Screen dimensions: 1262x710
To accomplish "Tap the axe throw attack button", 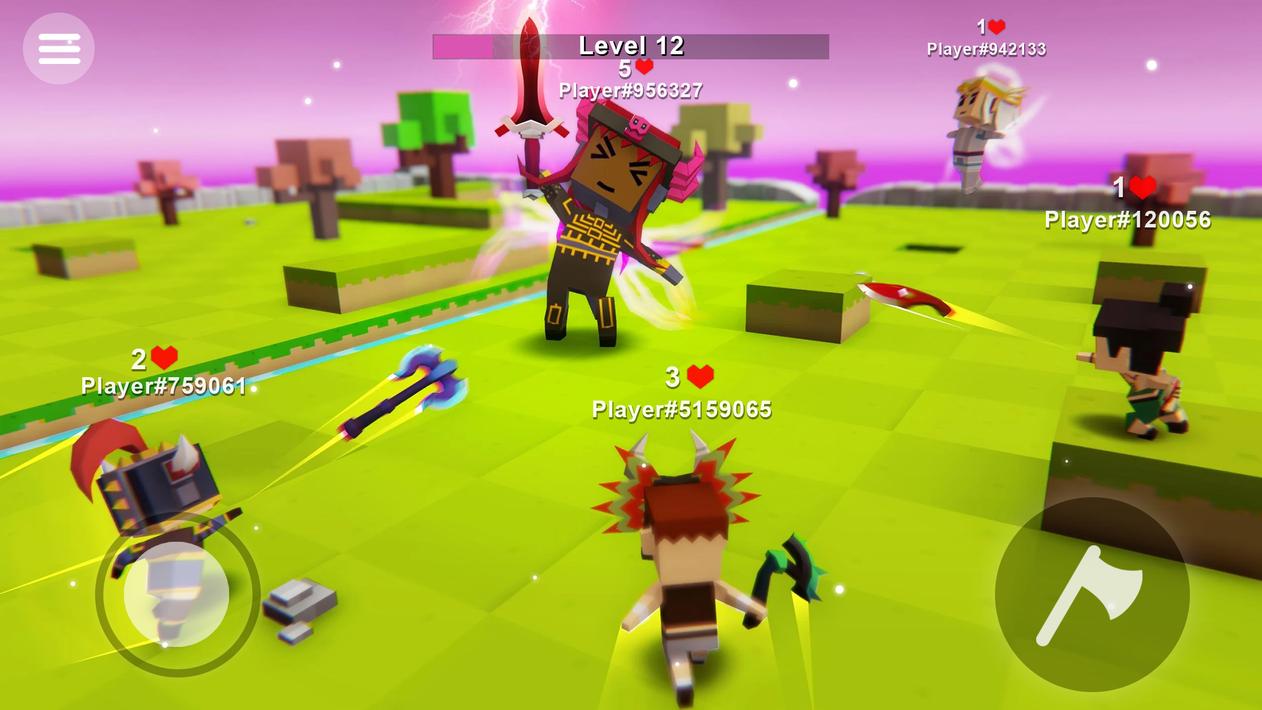I will click(x=1091, y=594).
